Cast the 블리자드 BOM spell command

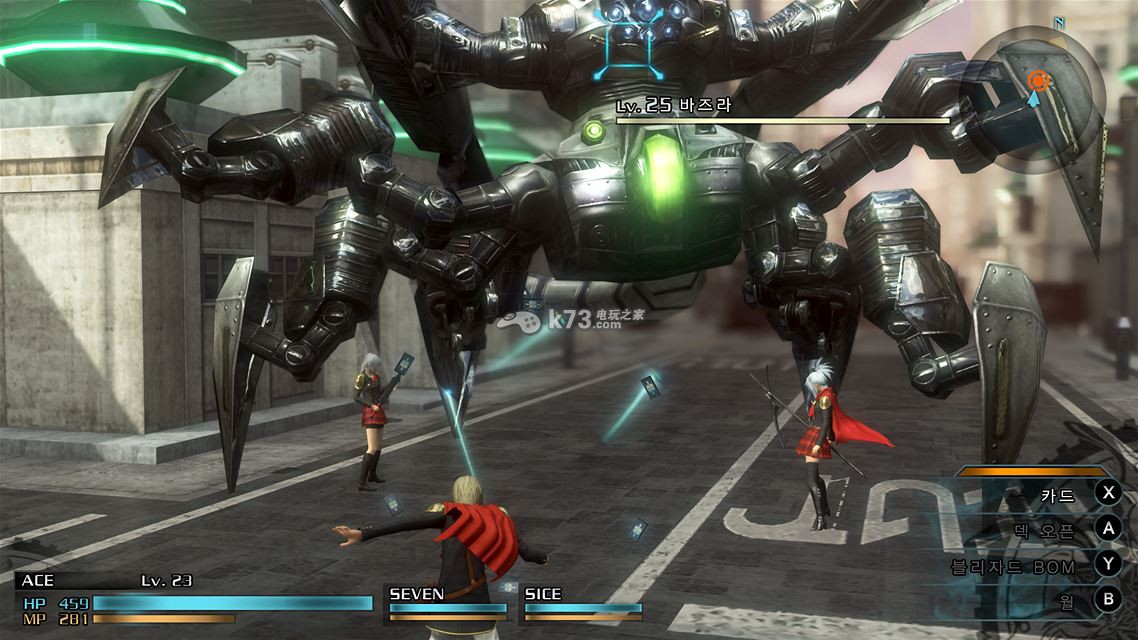[x=1013, y=566]
